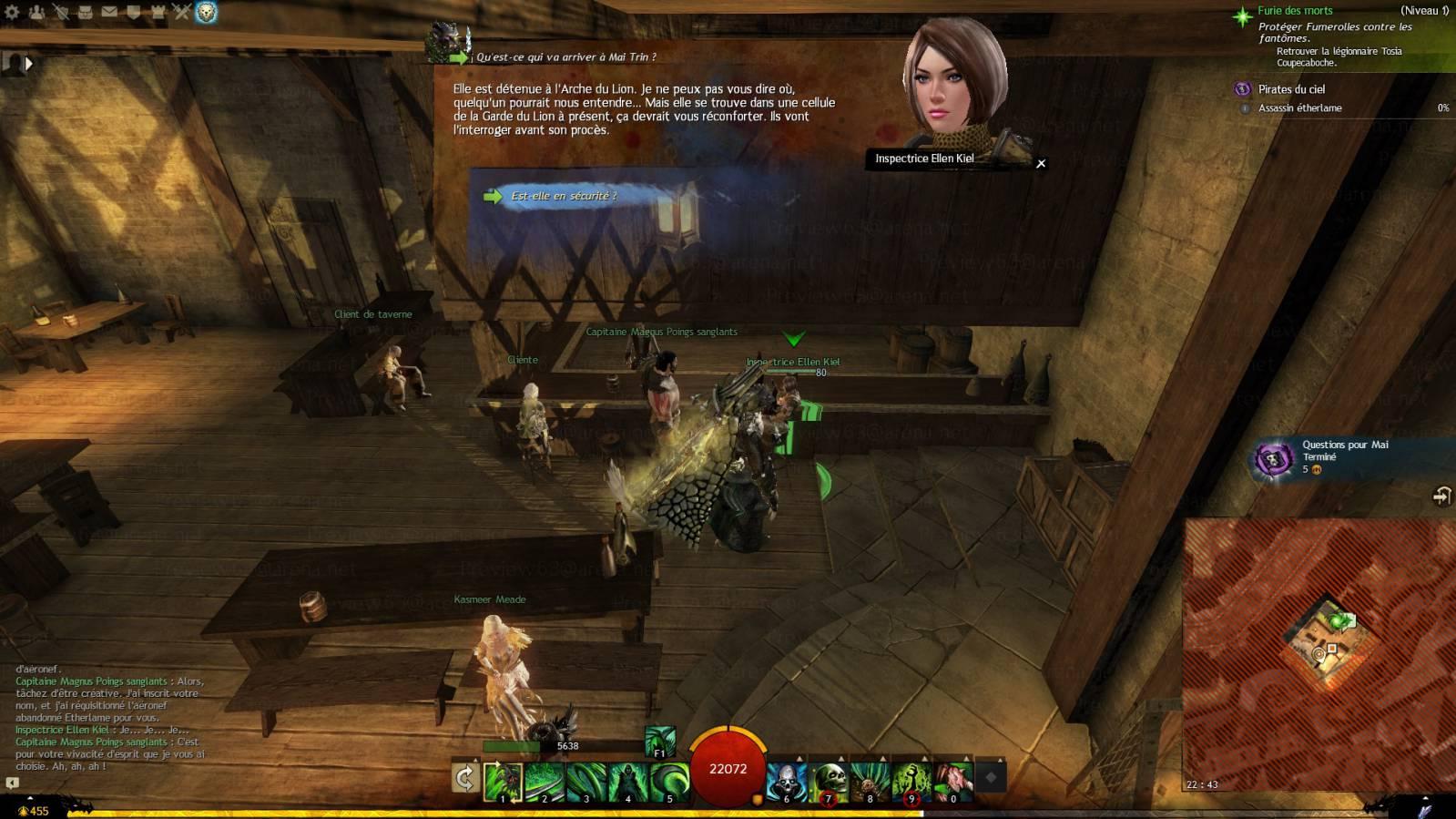Click the minimap
The image size is (1456, 819).
(1319, 654)
